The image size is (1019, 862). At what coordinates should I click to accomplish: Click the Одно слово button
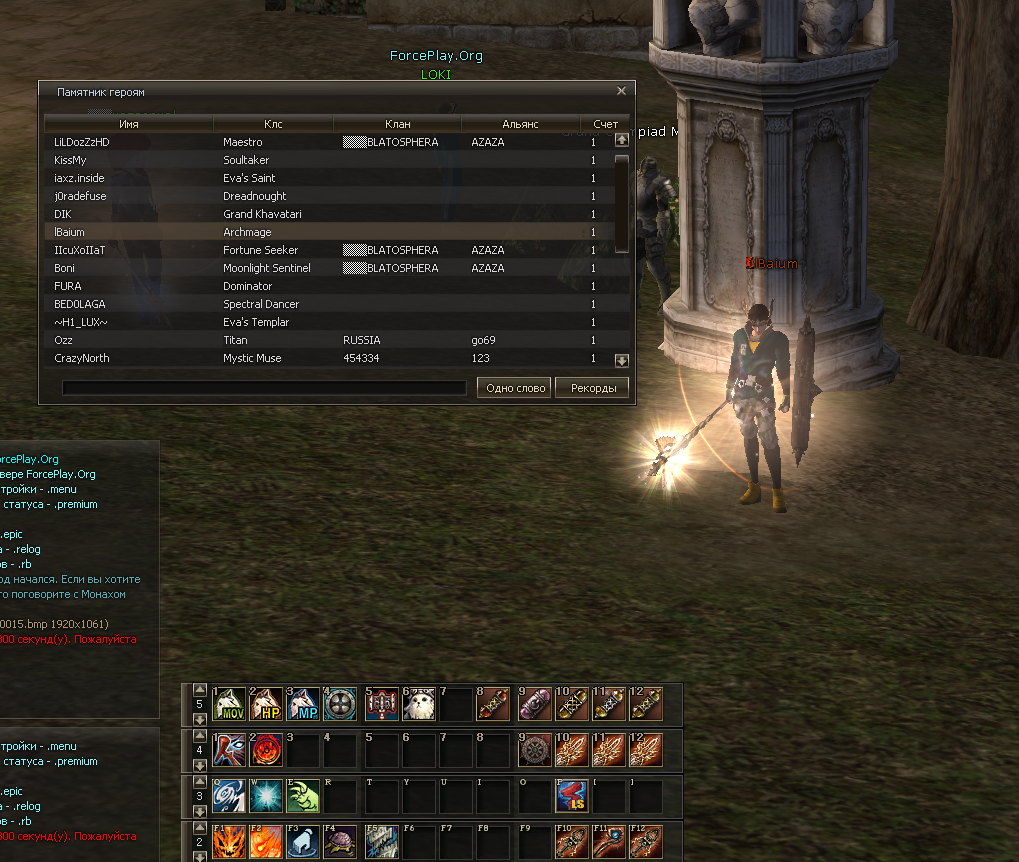(514, 388)
